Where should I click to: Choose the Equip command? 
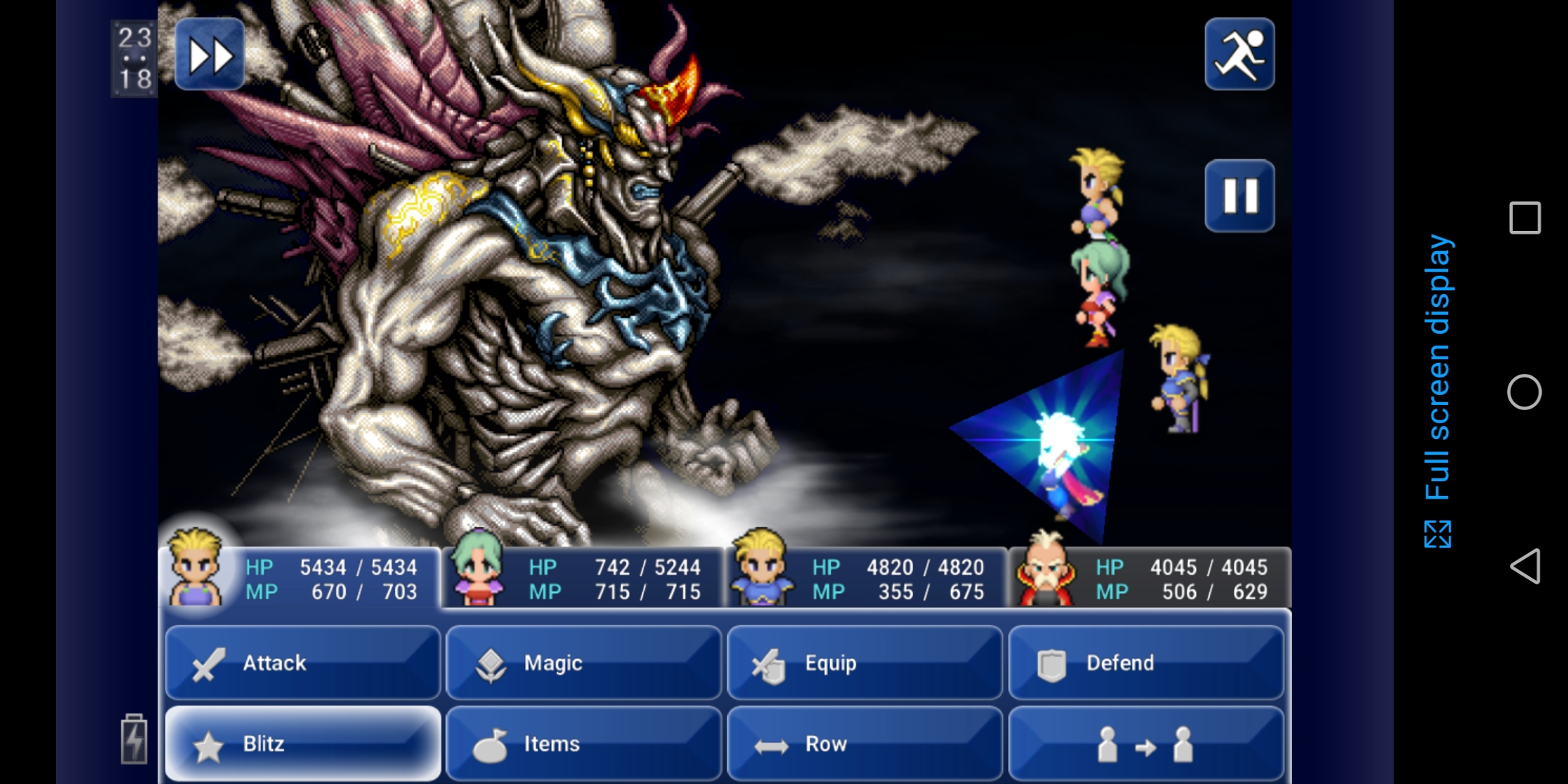pyautogui.click(x=864, y=663)
